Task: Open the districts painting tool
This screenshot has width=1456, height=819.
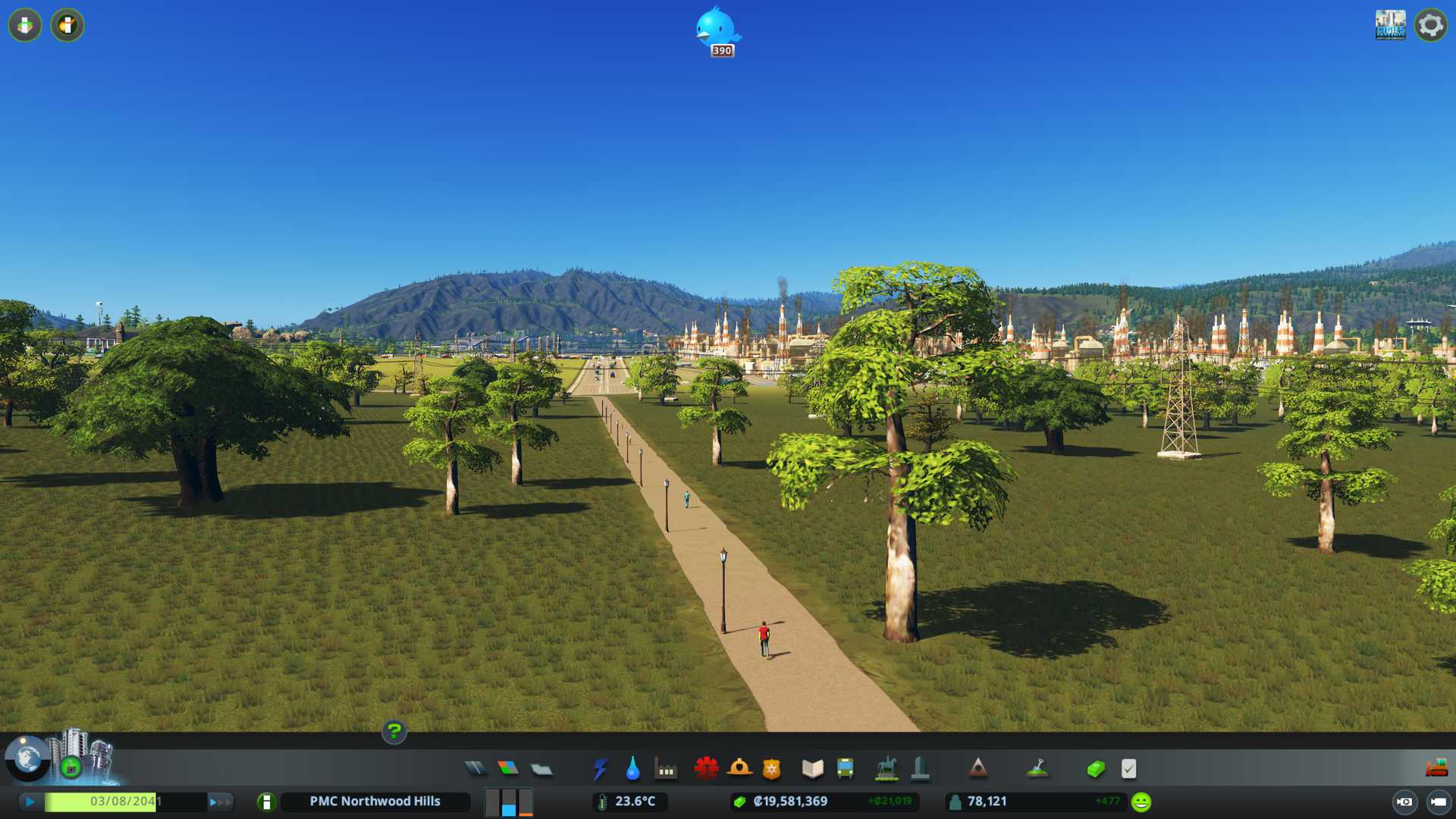Action: 541,769
